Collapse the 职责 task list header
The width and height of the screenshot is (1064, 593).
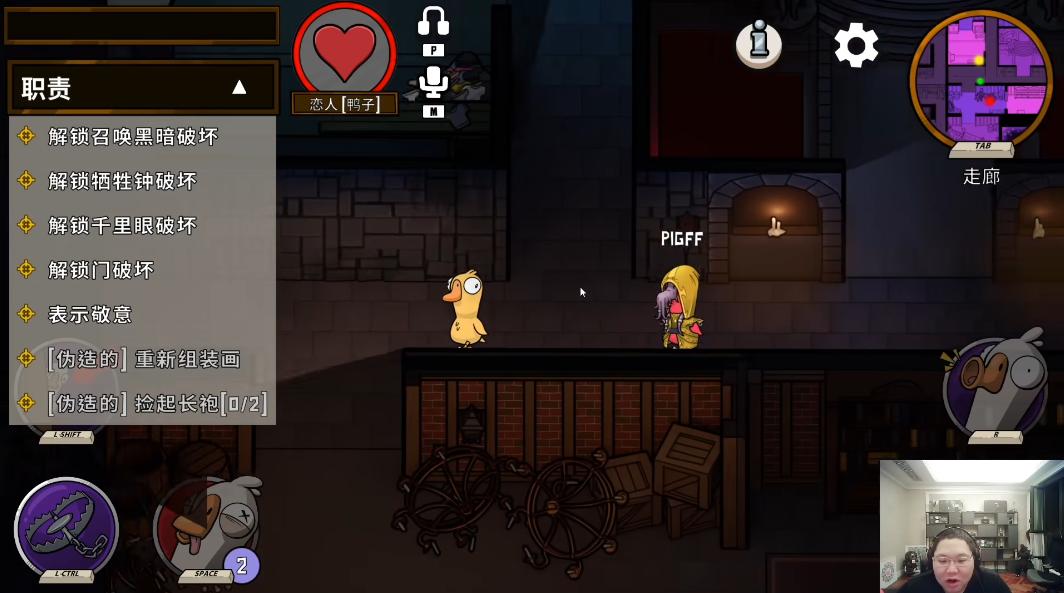(x=239, y=88)
